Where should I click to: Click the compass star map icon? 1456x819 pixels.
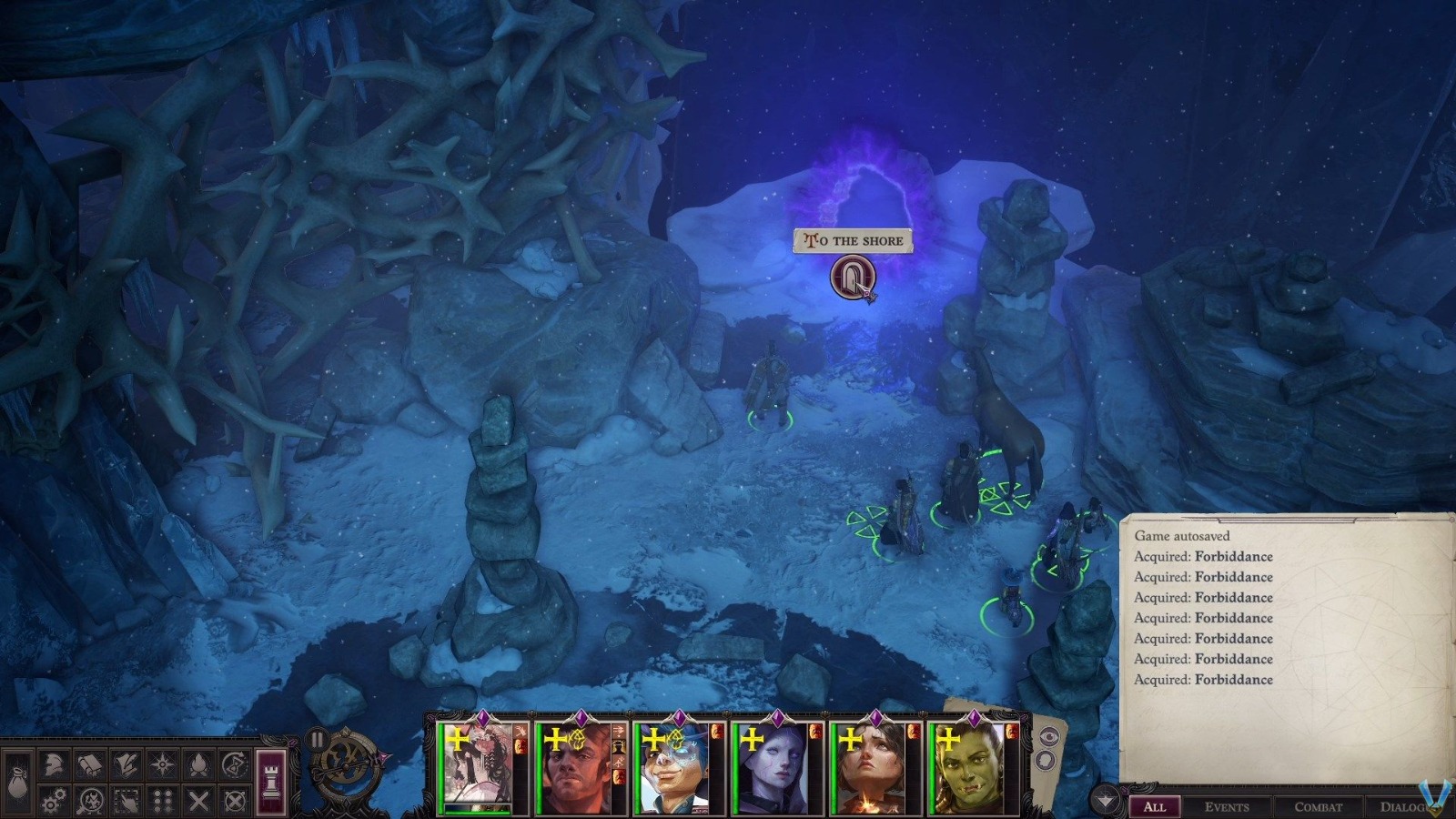point(162,765)
